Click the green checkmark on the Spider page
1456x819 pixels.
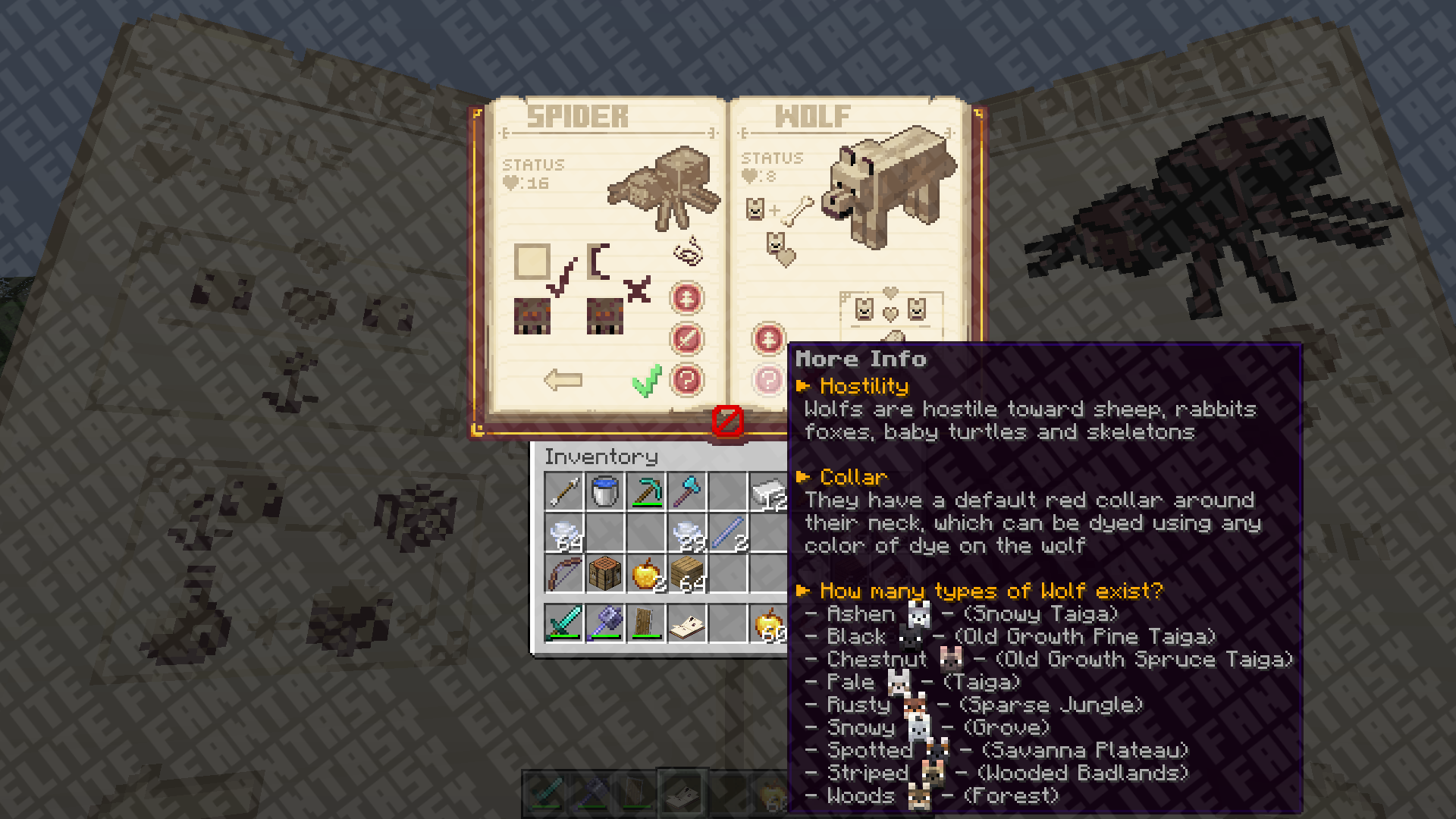point(646,381)
